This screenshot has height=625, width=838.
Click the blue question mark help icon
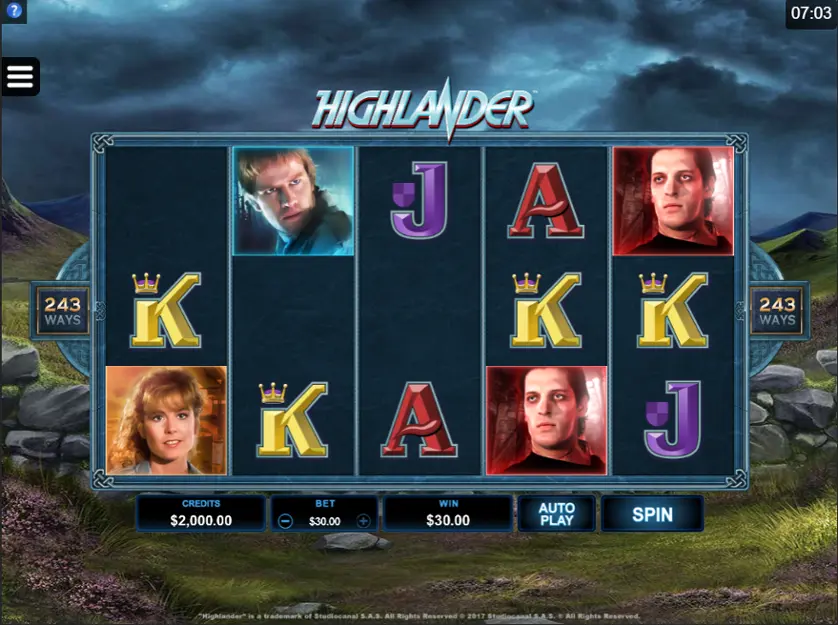pyautogui.click(x=14, y=12)
